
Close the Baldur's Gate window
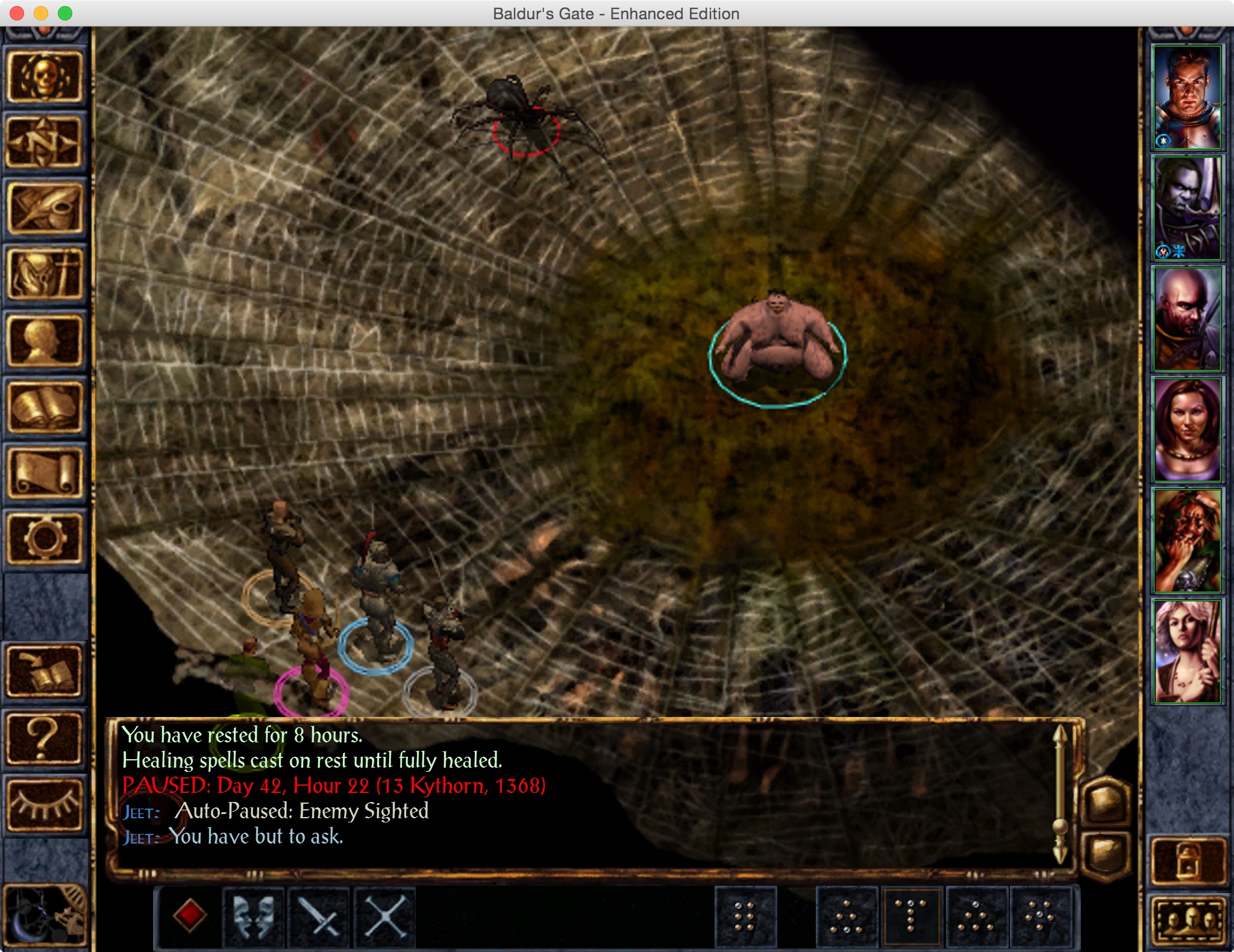[17, 13]
